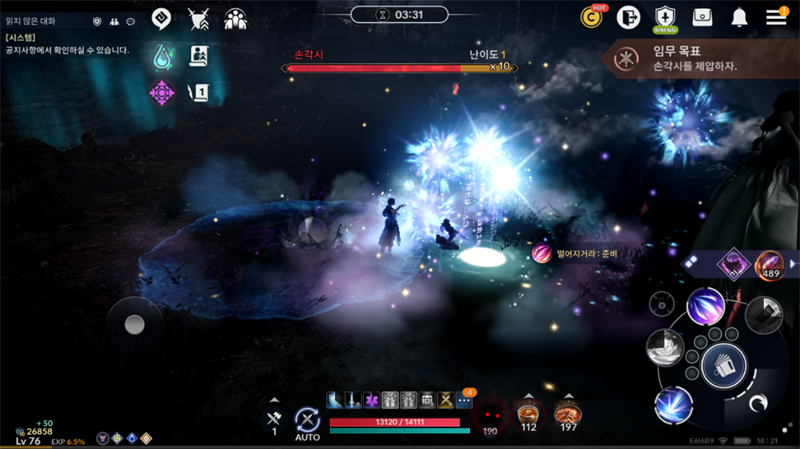Open the shield icon labeled RENEWAL
The width and height of the screenshot is (800, 449).
point(666,17)
